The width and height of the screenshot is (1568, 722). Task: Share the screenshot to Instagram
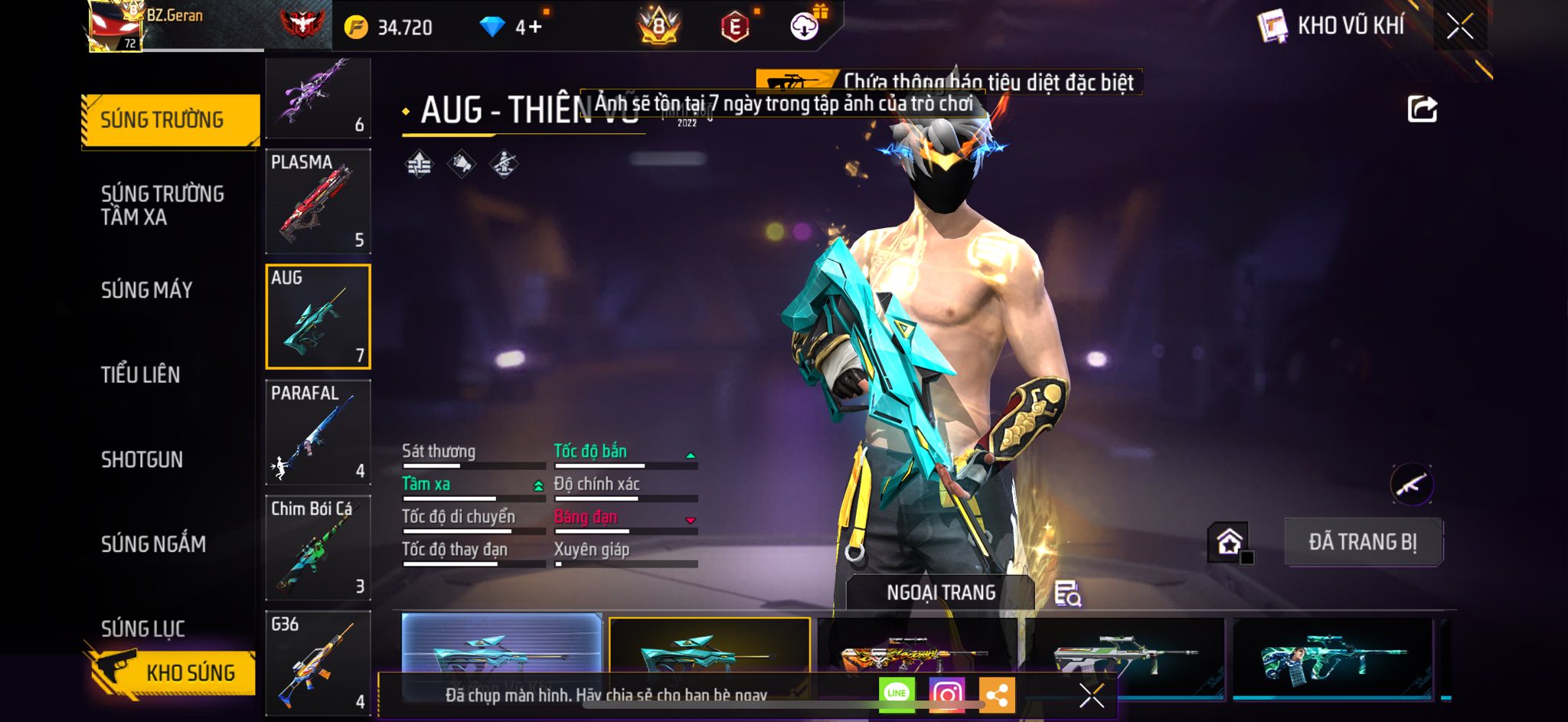pos(946,694)
